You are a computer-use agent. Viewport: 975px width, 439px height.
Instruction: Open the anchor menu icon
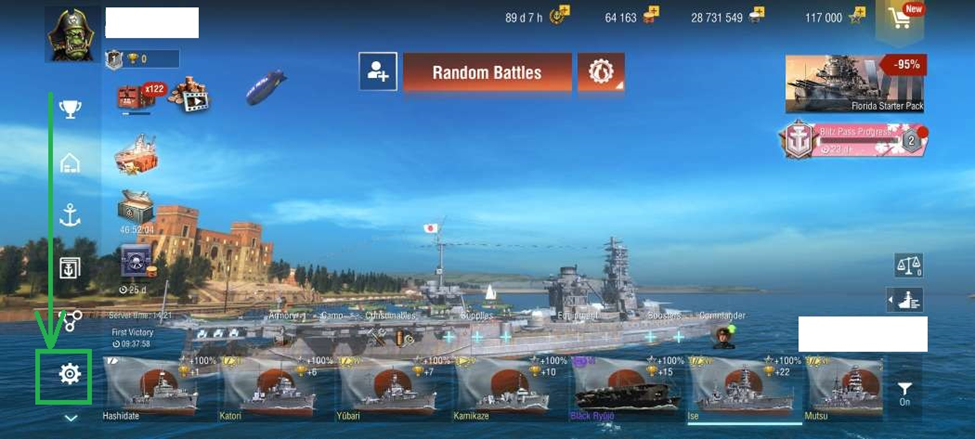[x=69, y=215]
